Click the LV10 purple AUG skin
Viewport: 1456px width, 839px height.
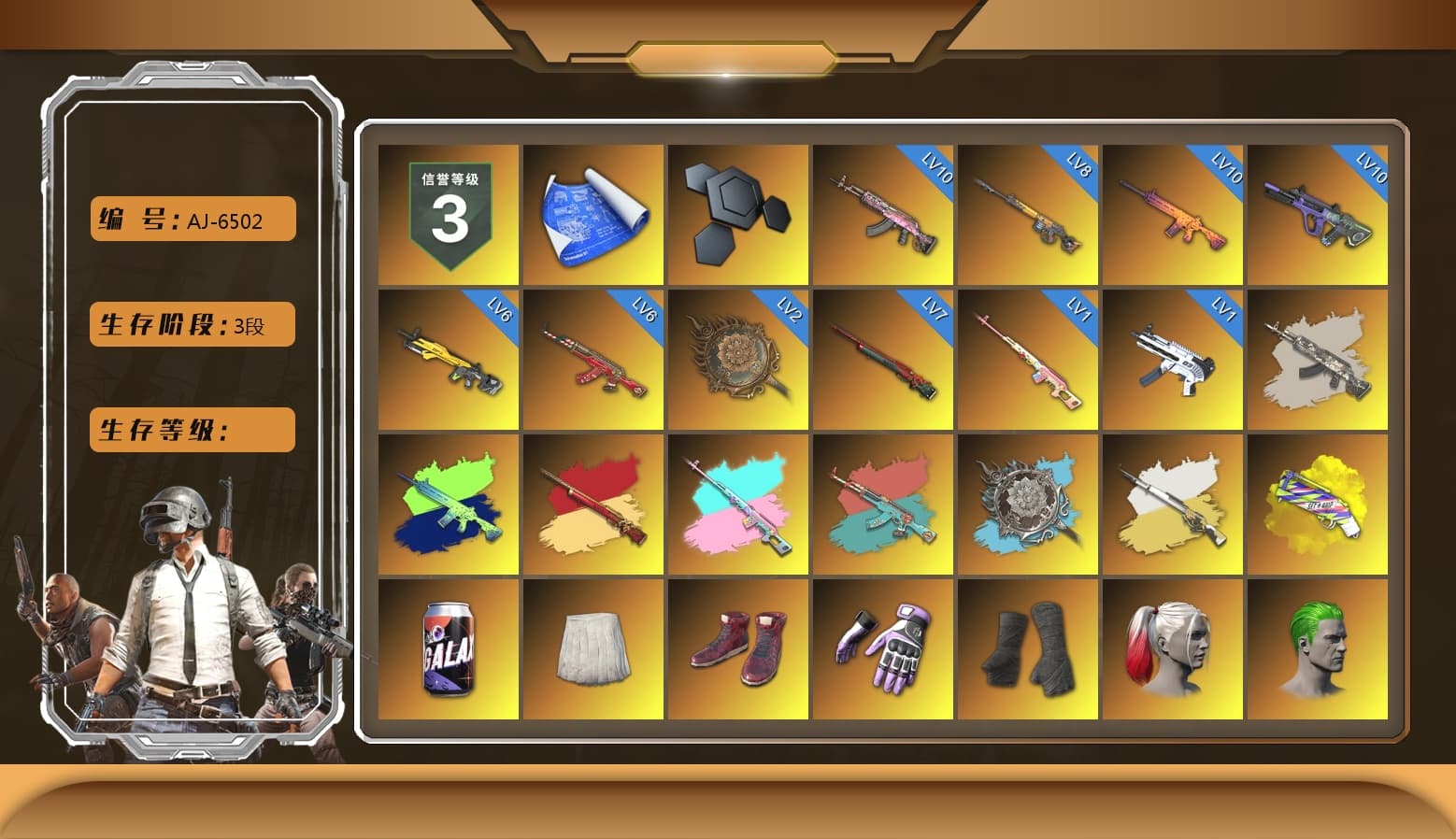(x=1319, y=213)
